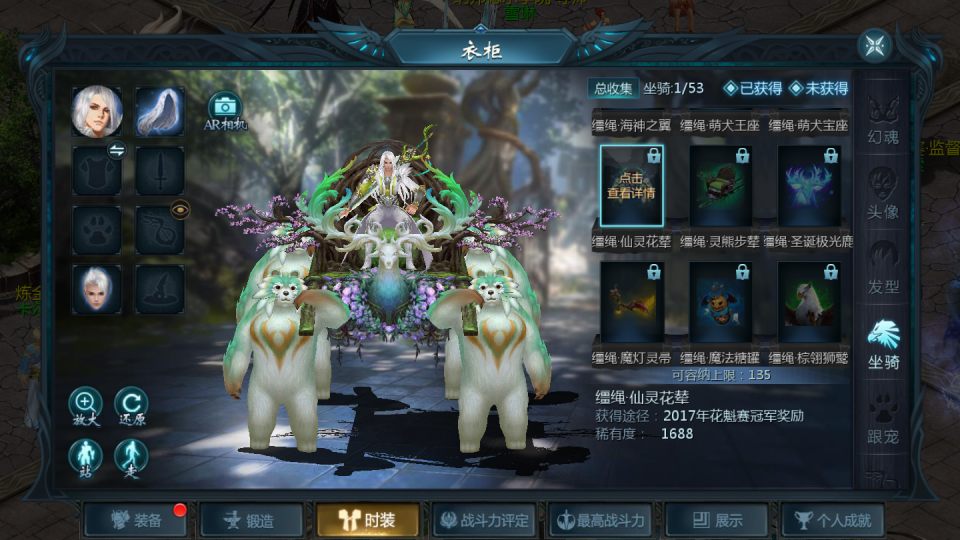This screenshot has width=960, height=540.
Task: Open the 装备 equipment page
Action: tap(137, 520)
